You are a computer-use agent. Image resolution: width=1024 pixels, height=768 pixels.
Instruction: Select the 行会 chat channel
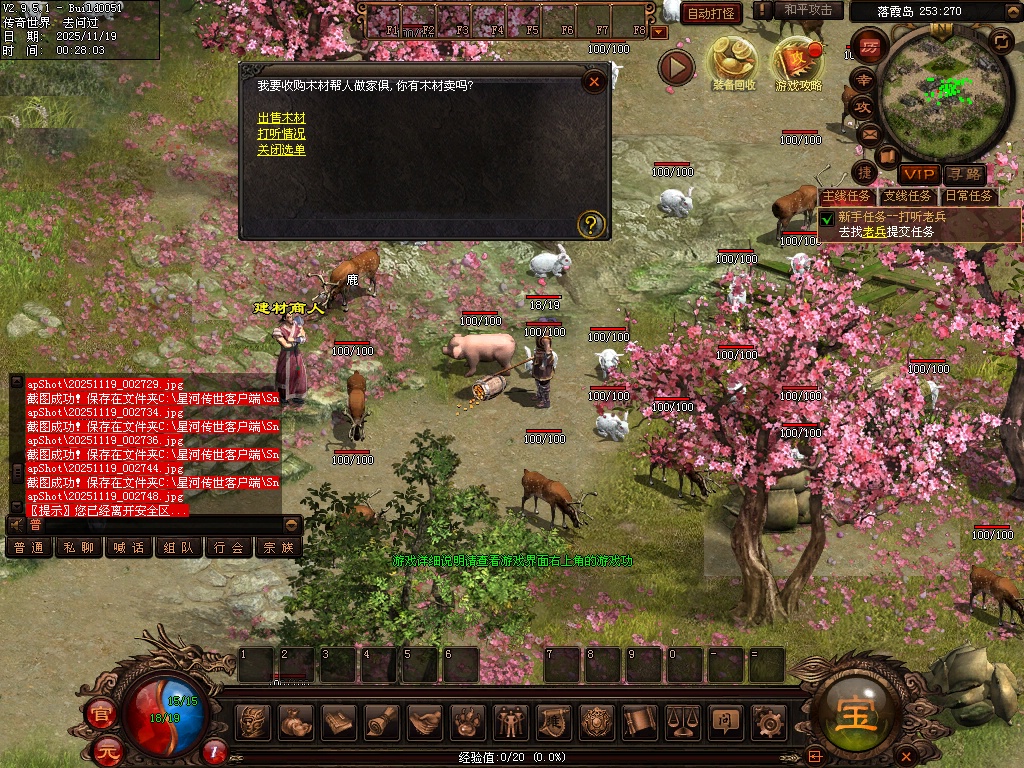229,547
